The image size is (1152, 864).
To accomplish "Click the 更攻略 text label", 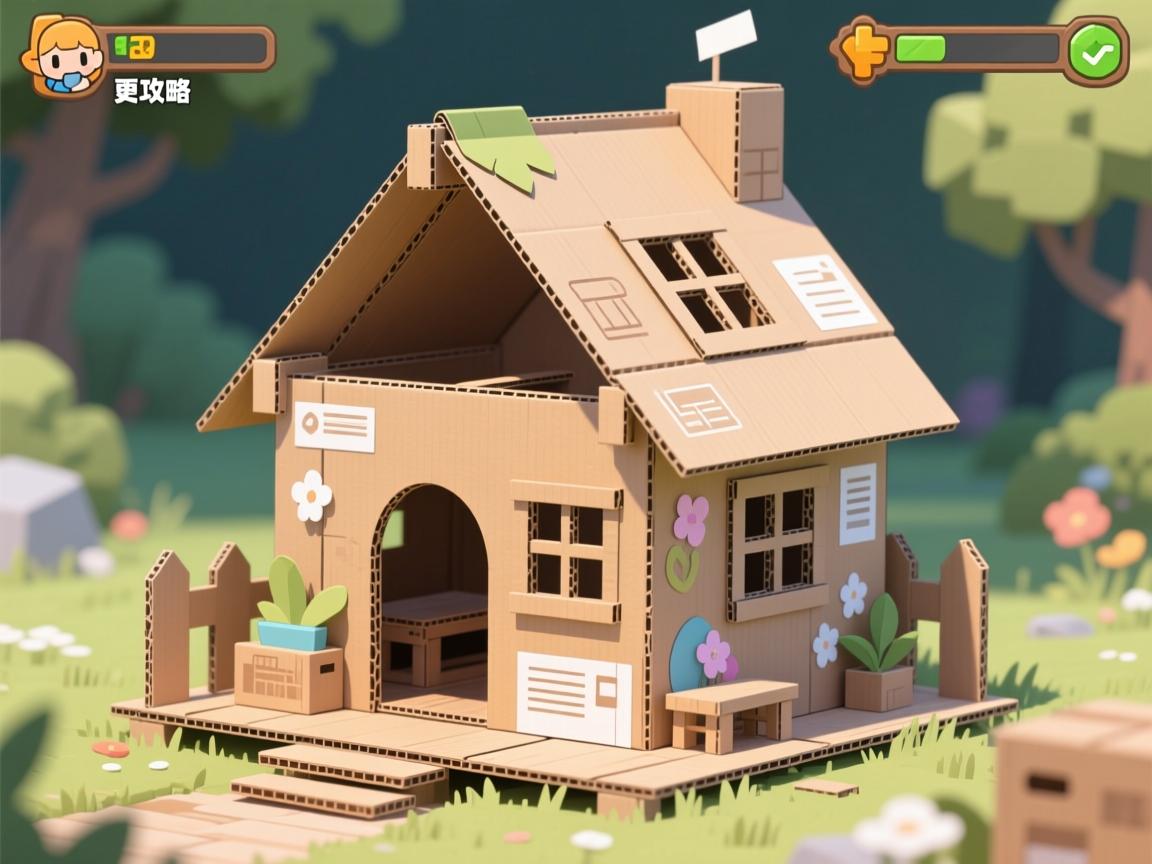I will point(152,92).
